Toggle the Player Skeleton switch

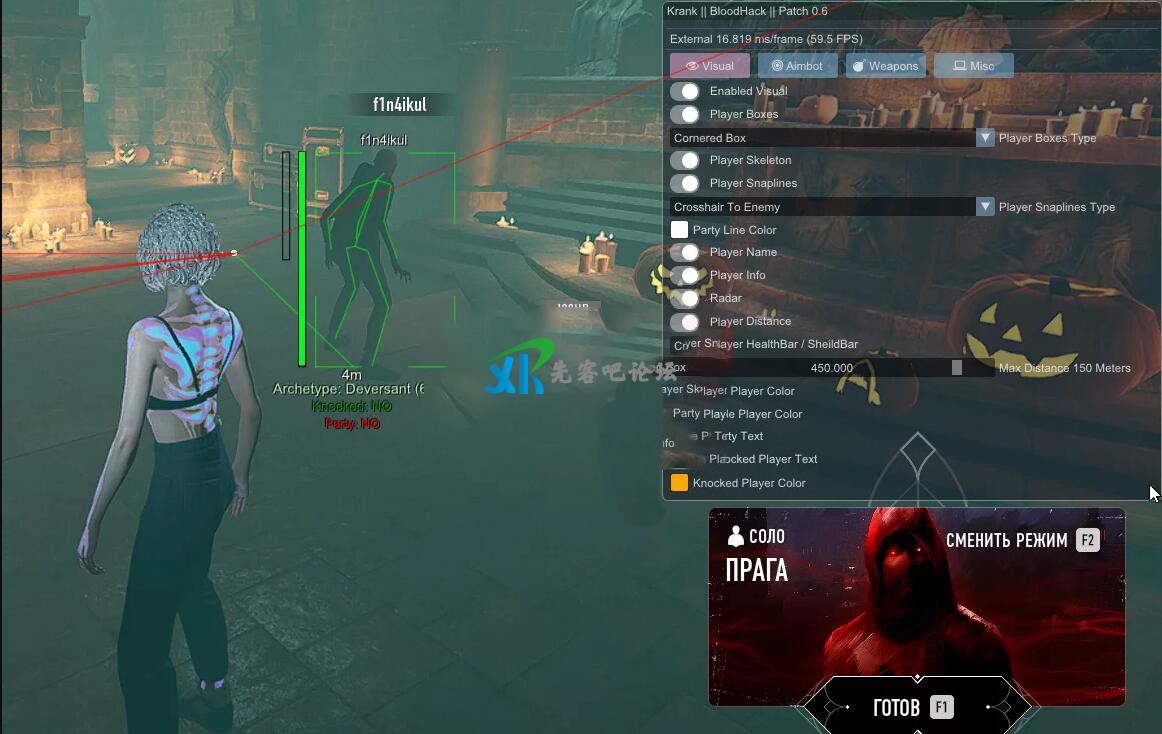685,160
